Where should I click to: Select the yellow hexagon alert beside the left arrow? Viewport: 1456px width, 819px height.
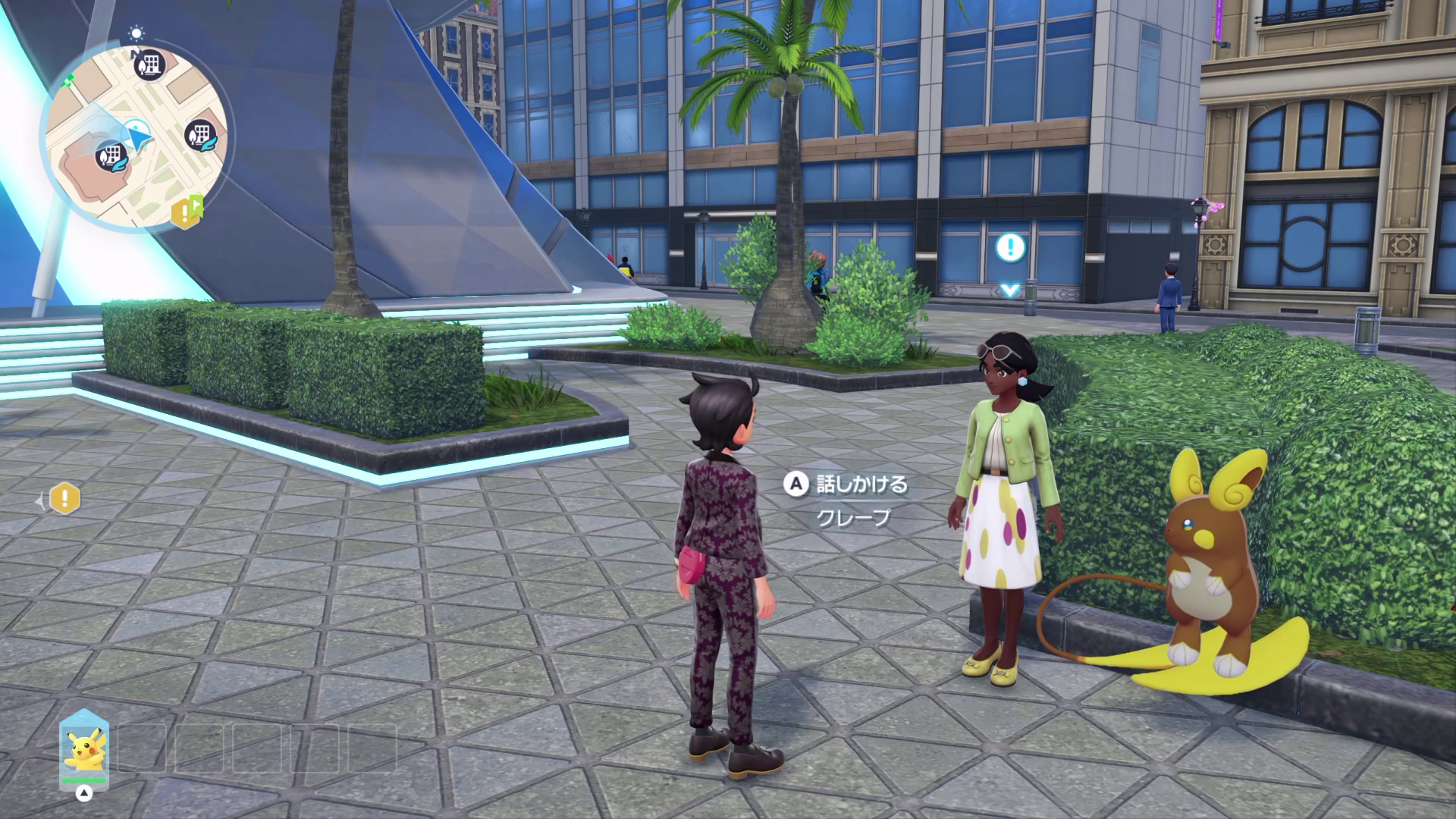click(x=65, y=499)
